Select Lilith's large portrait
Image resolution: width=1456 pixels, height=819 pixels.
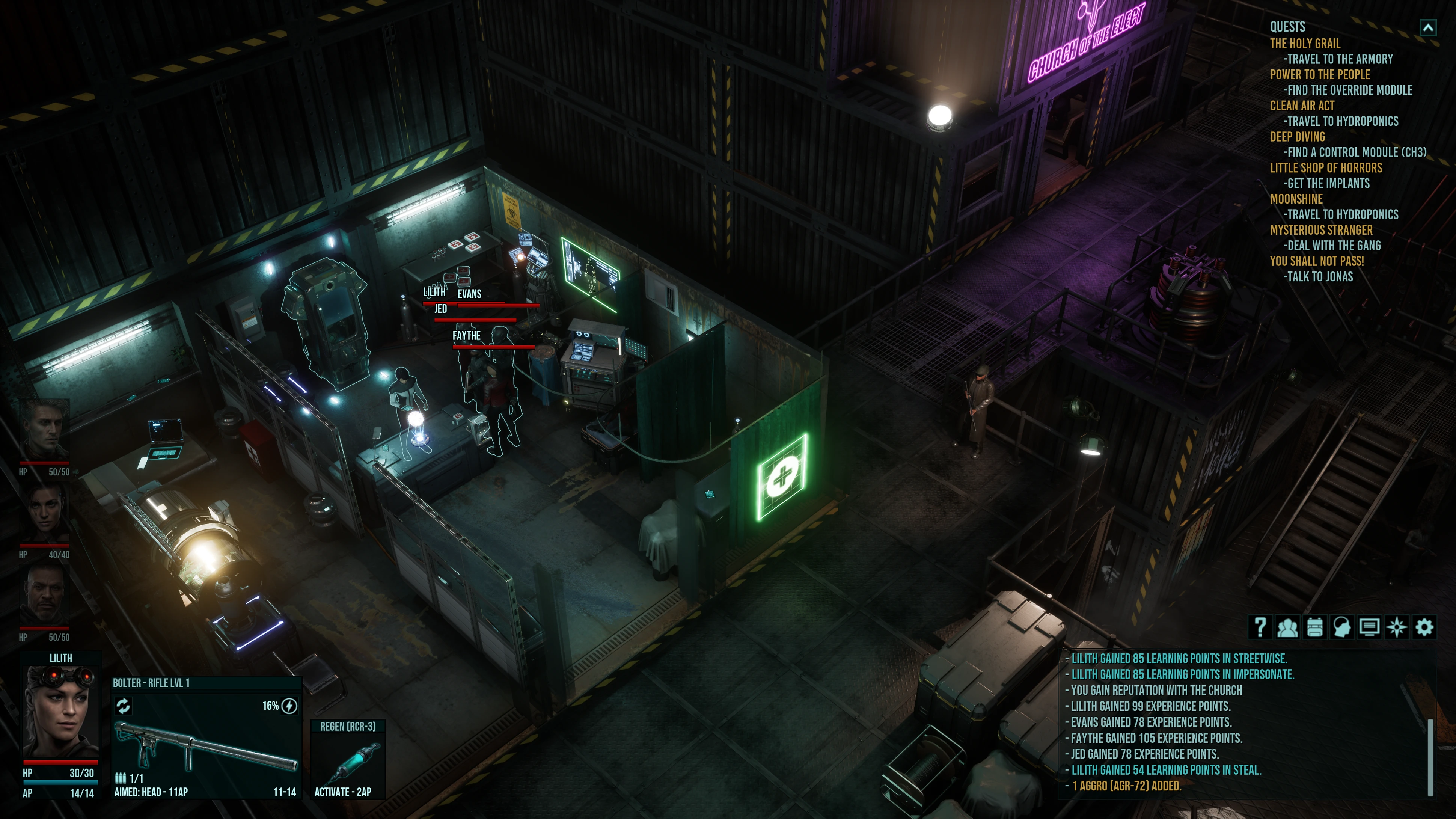[60, 712]
